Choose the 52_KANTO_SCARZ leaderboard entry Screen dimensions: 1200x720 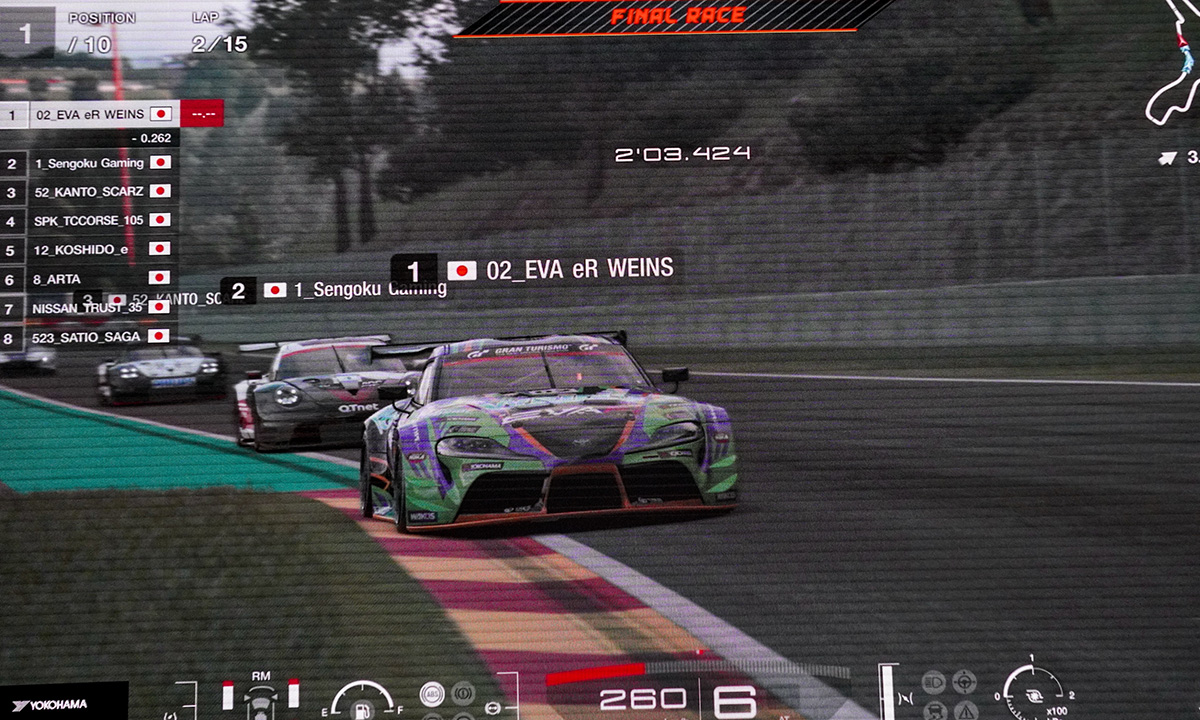pos(90,191)
